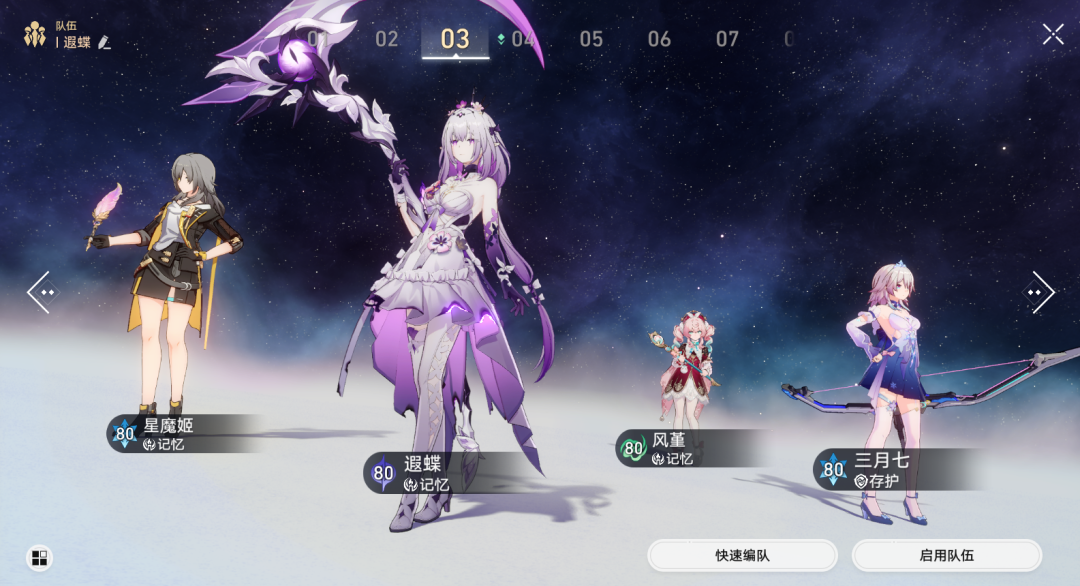Close the team setup screen

[1053, 35]
